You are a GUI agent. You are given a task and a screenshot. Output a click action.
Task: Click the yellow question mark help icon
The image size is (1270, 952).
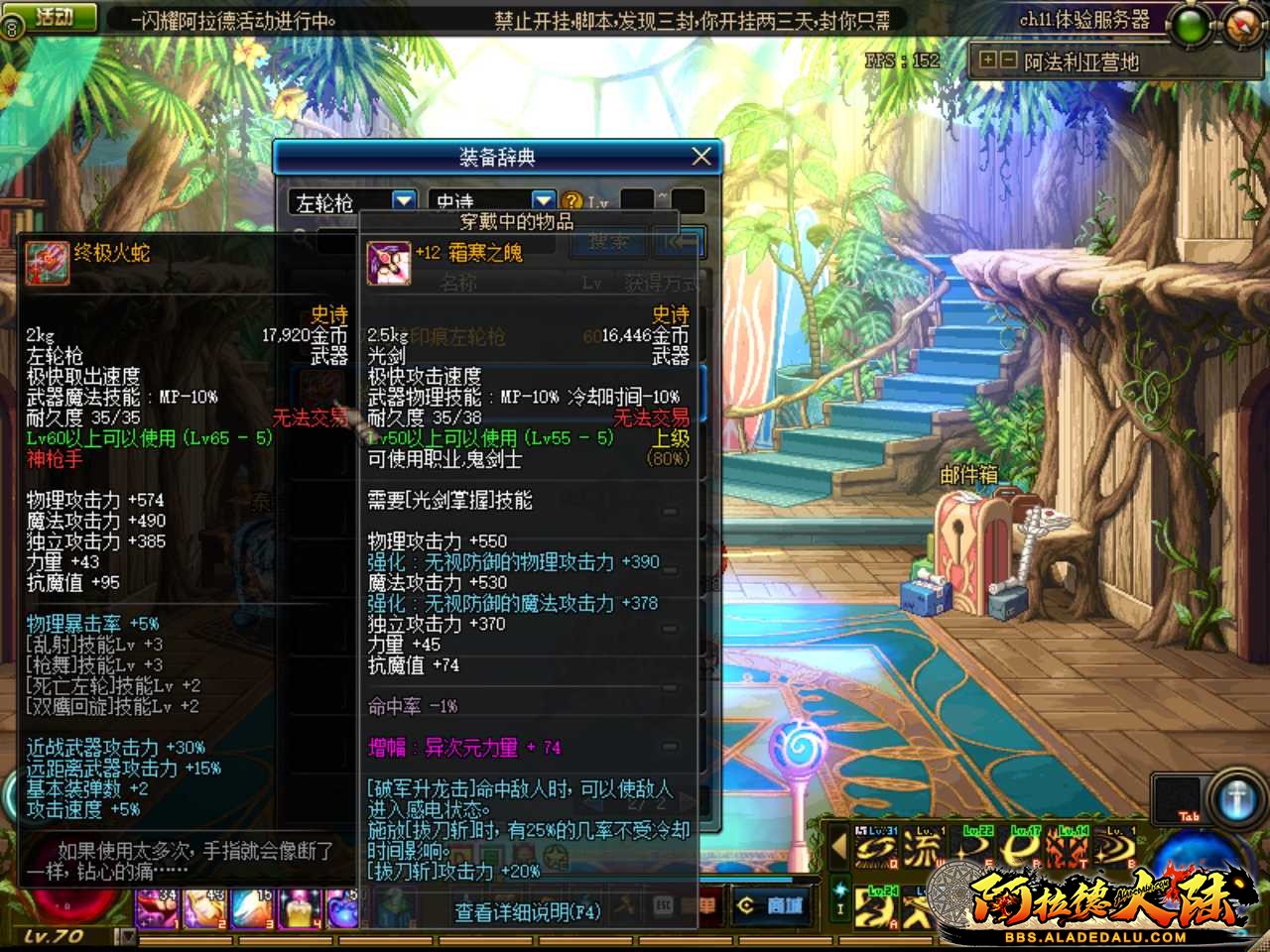572,202
